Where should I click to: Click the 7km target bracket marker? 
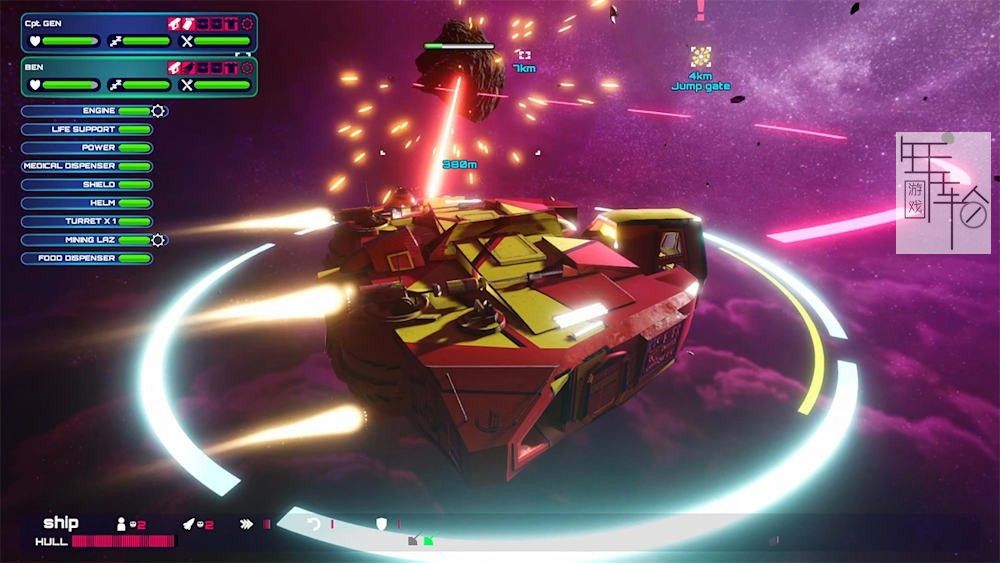(523, 54)
